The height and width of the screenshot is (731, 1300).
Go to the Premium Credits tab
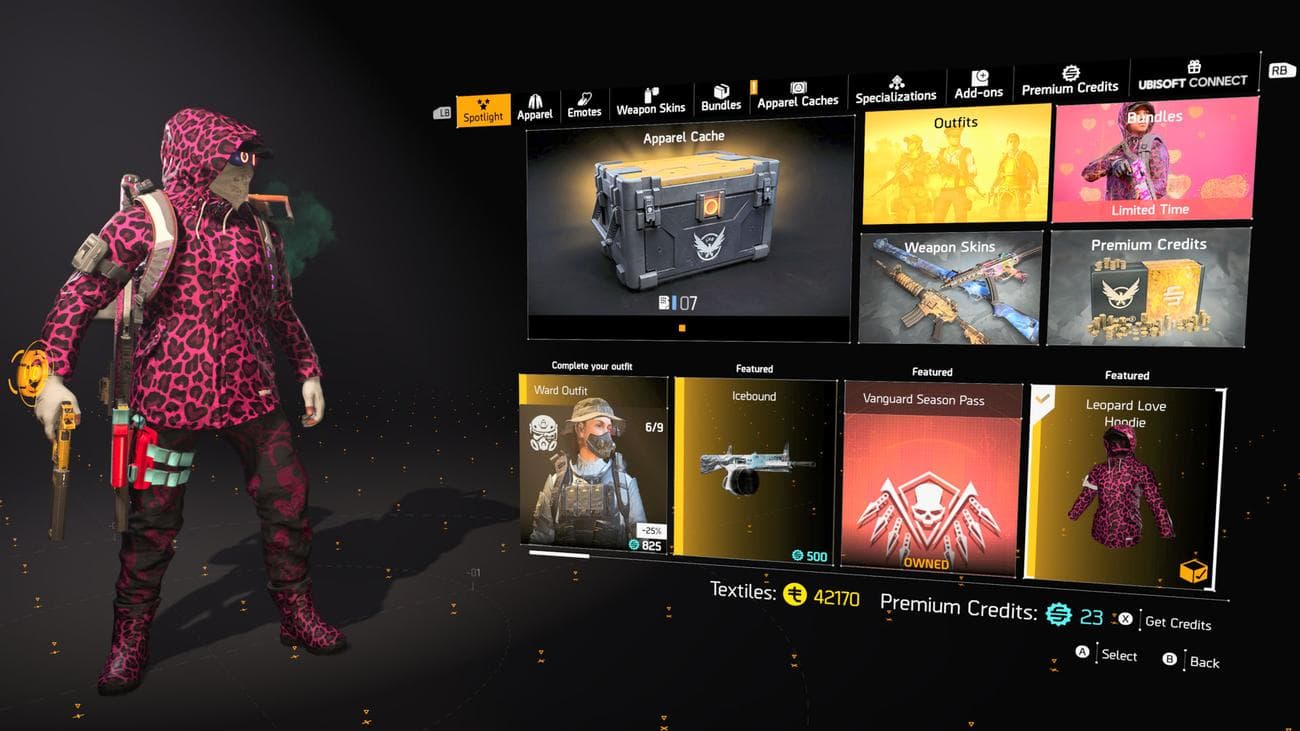1070,82
